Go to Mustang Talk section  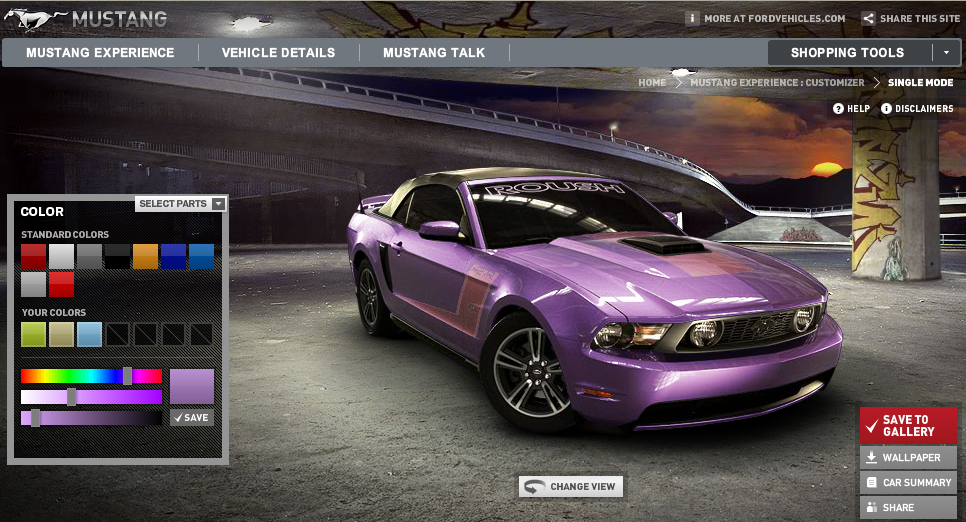pos(434,53)
